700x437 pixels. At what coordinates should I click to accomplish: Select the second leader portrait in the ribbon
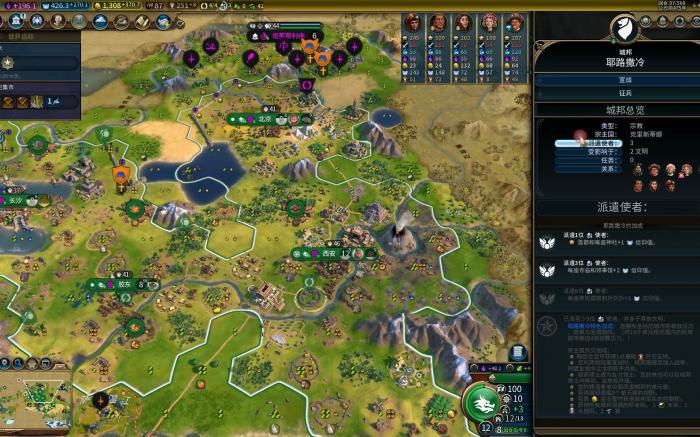pyautogui.click(x=438, y=22)
